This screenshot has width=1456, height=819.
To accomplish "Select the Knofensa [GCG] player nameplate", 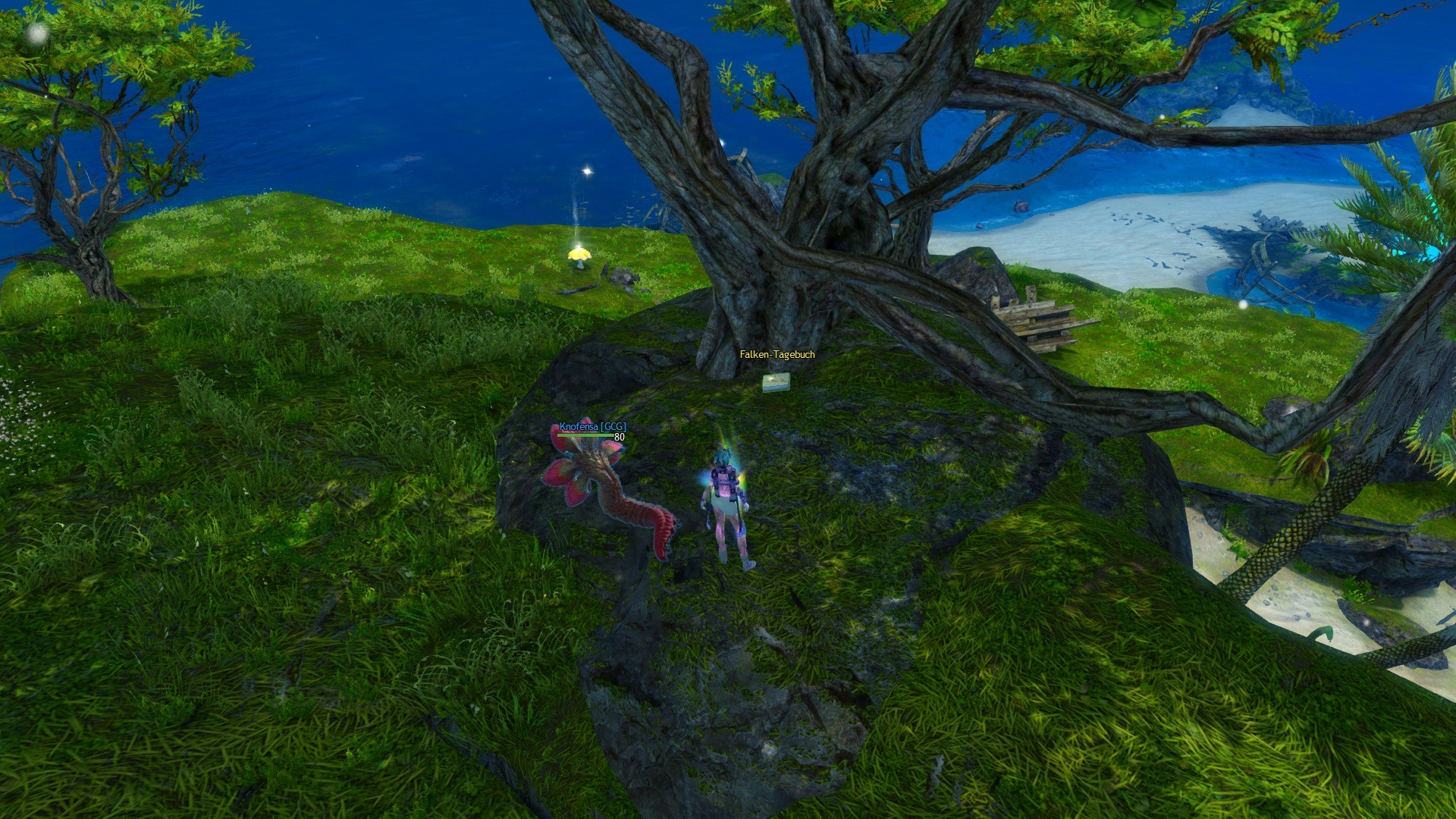I will (592, 427).
